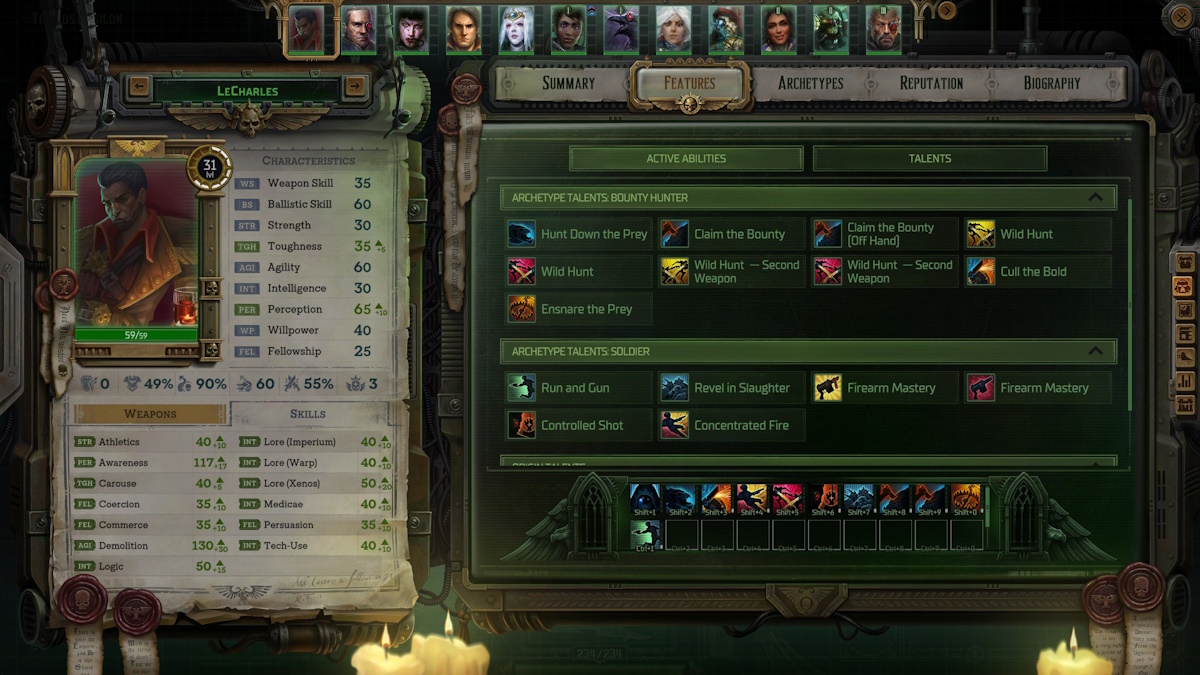Open the Skills tab on character sheet
The width and height of the screenshot is (1200, 675).
[x=307, y=414]
